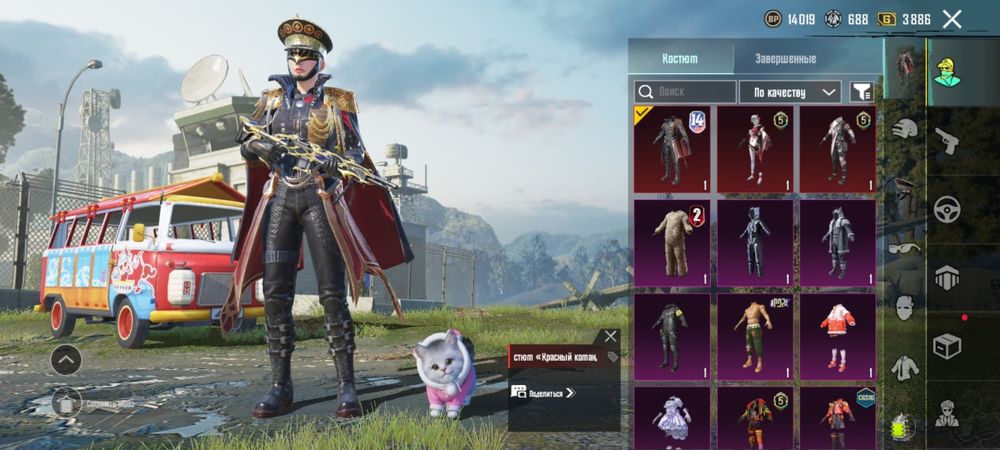Close the inventory screen with the X
The width and height of the screenshot is (1000, 450).
click(952, 19)
